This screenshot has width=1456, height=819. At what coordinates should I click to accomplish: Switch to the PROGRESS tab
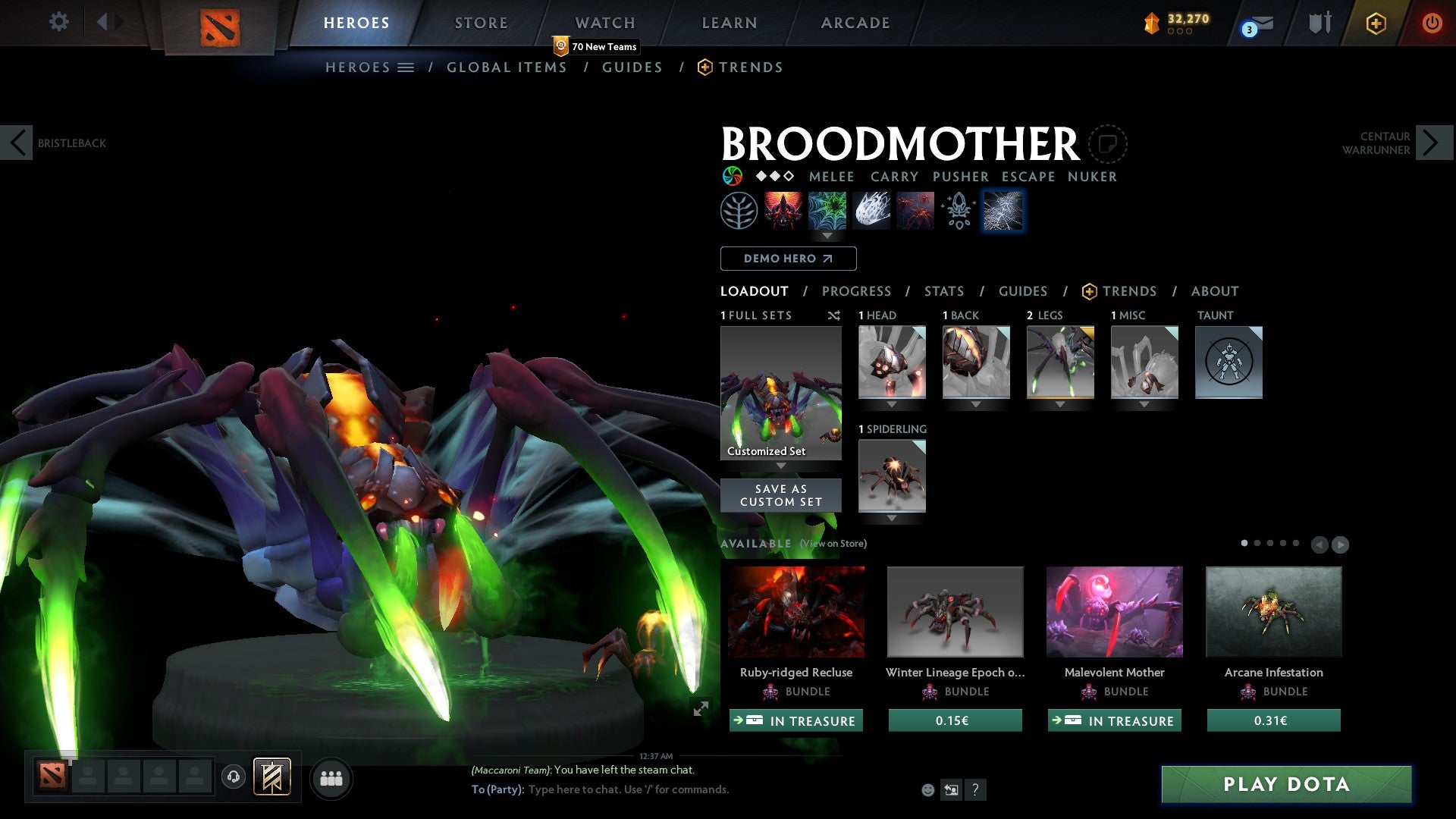(x=857, y=291)
